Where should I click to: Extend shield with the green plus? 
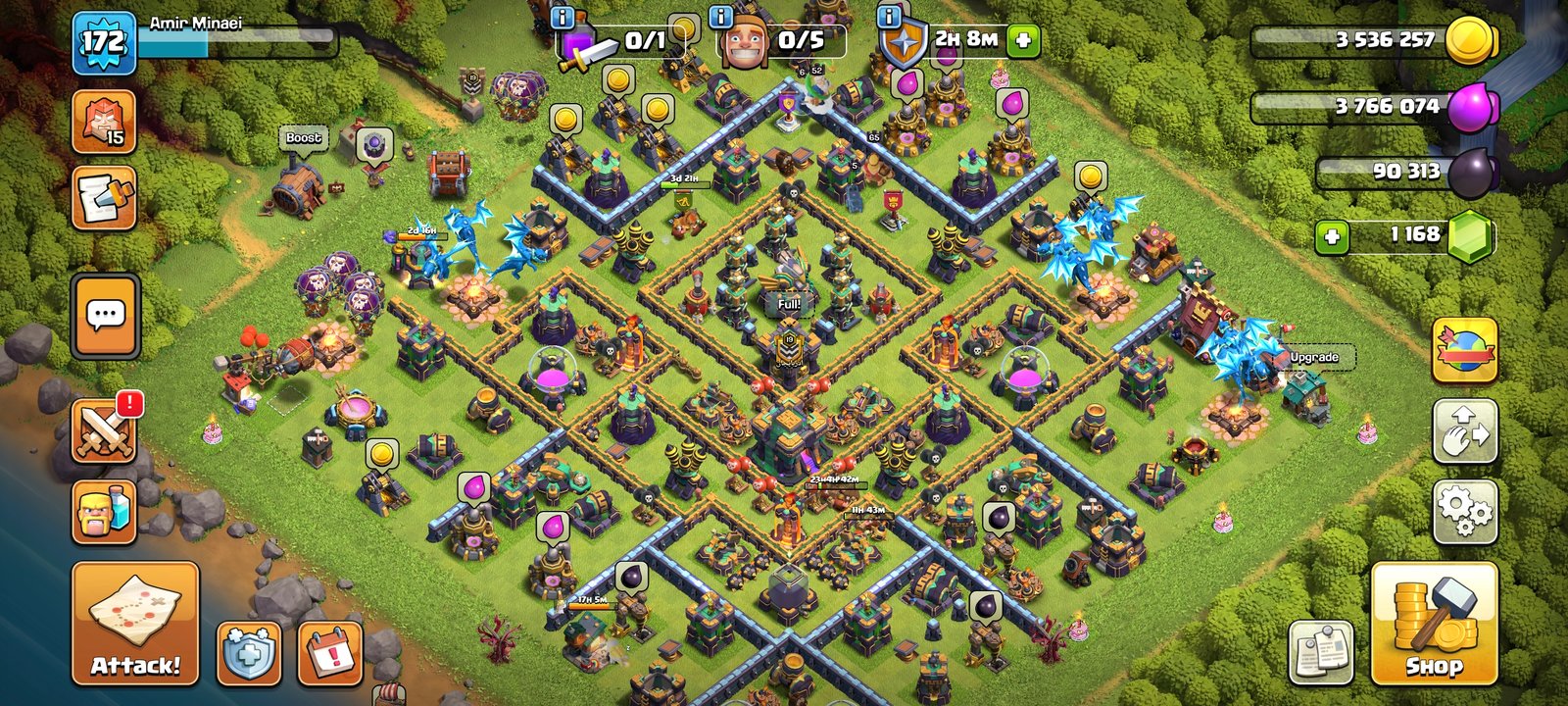pyautogui.click(x=1023, y=40)
